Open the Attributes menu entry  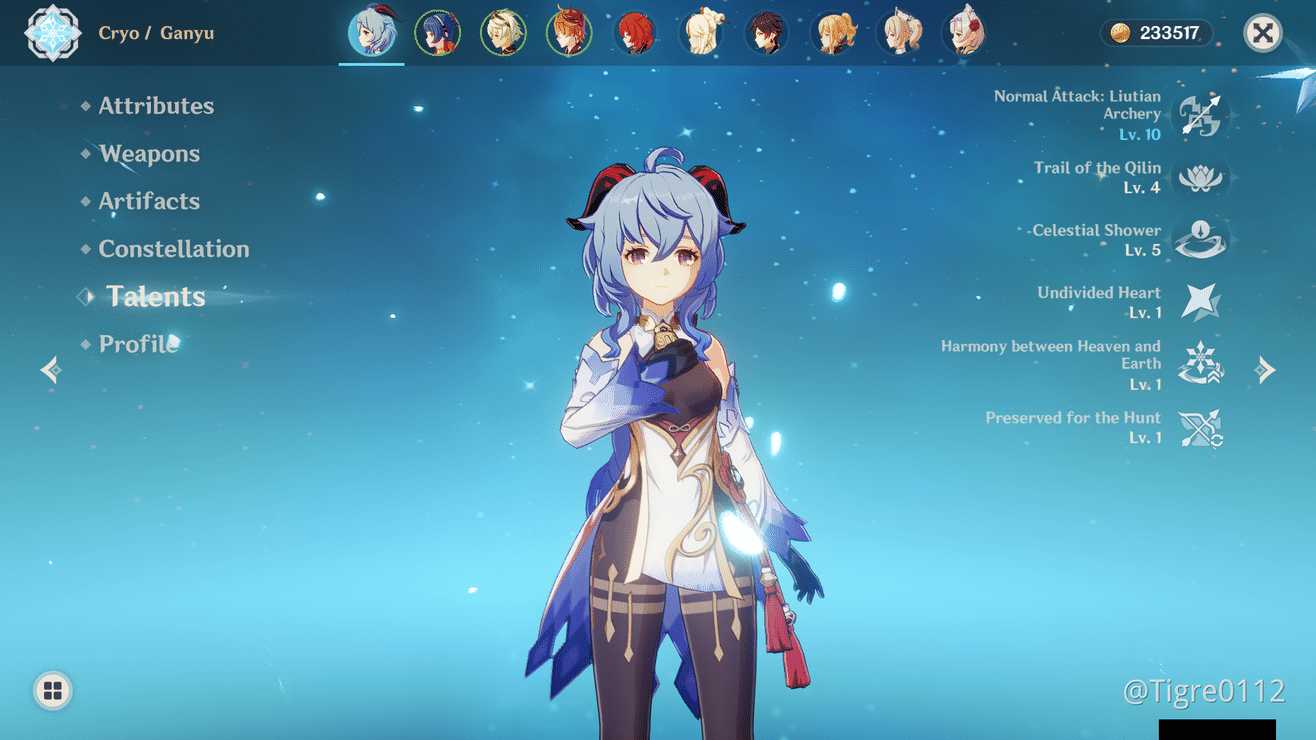click(156, 106)
